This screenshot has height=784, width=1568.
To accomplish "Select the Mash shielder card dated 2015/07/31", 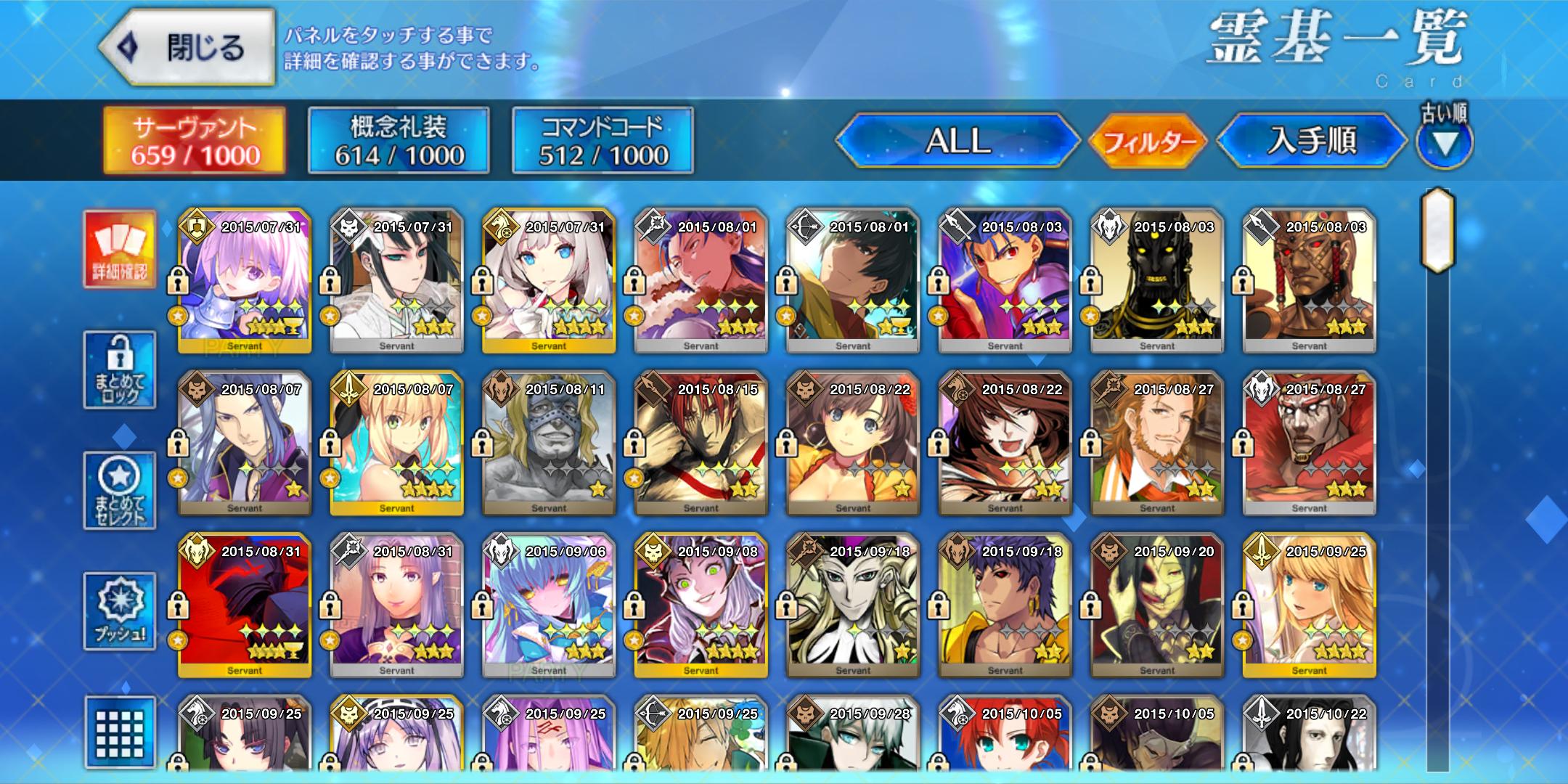I will [x=245, y=282].
